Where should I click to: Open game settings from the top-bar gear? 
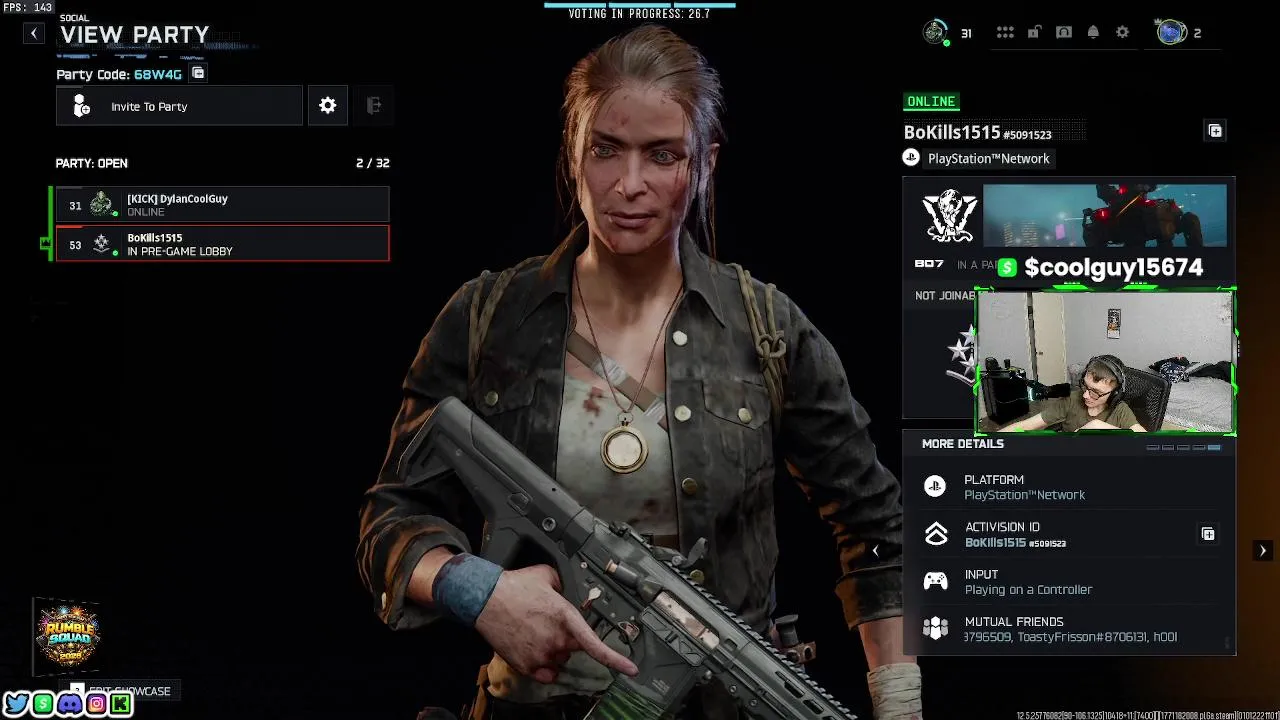coord(1123,33)
